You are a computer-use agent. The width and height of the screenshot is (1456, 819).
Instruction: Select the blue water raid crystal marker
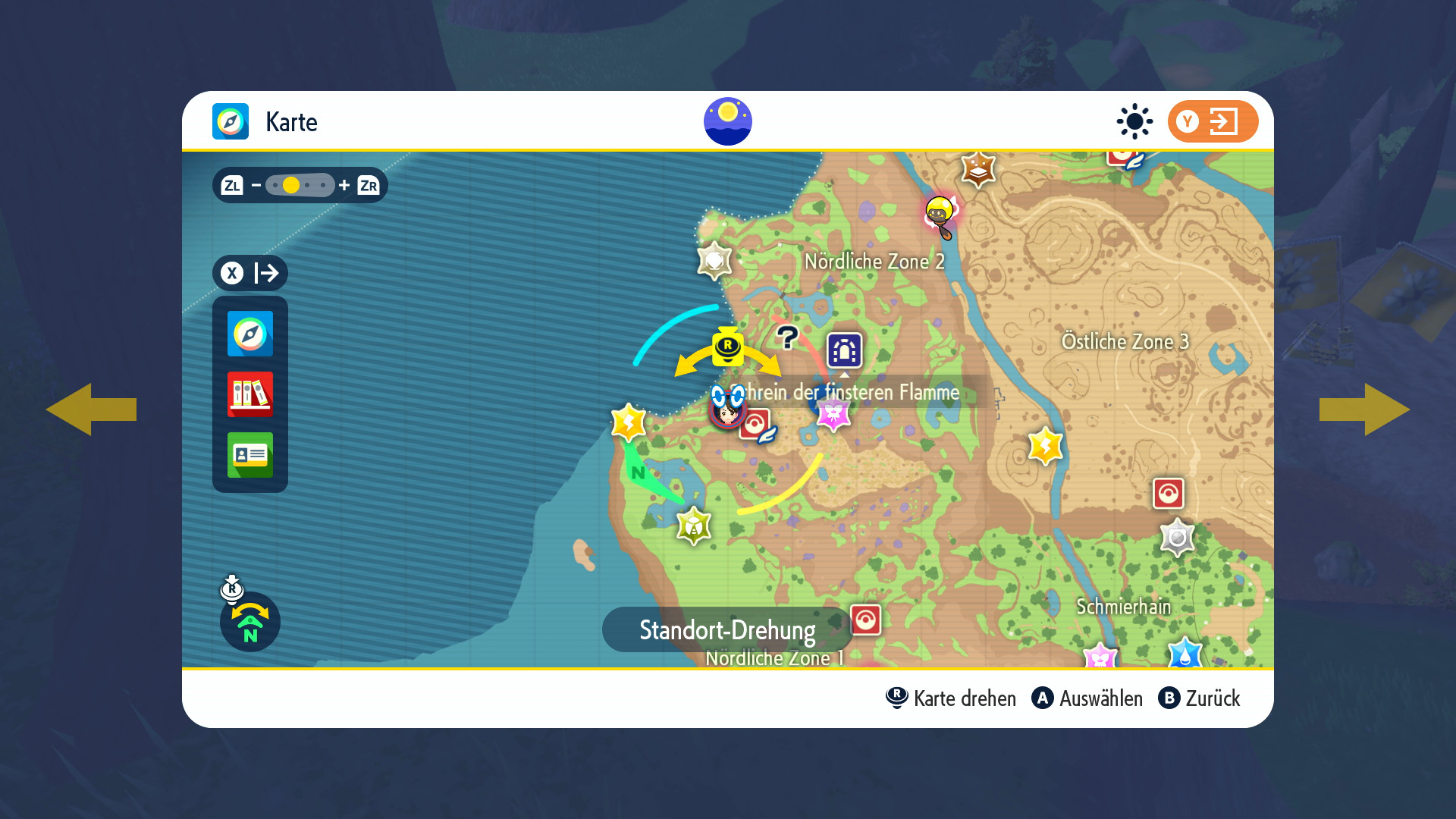(1185, 654)
